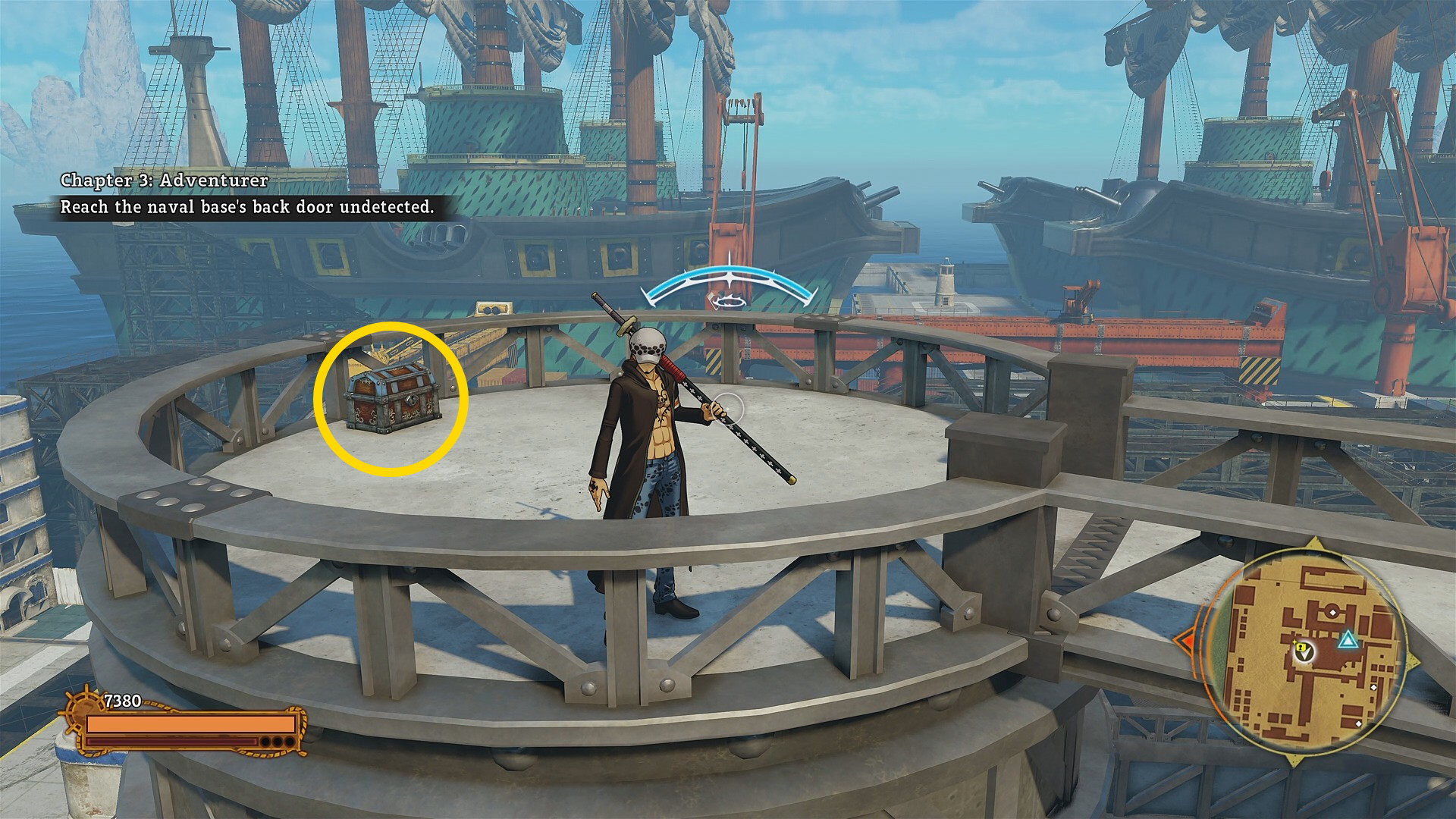This screenshot has width=1456, height=819.
Task: Click the yellow keyhole chest marker on minimap
Action: 1301,648
